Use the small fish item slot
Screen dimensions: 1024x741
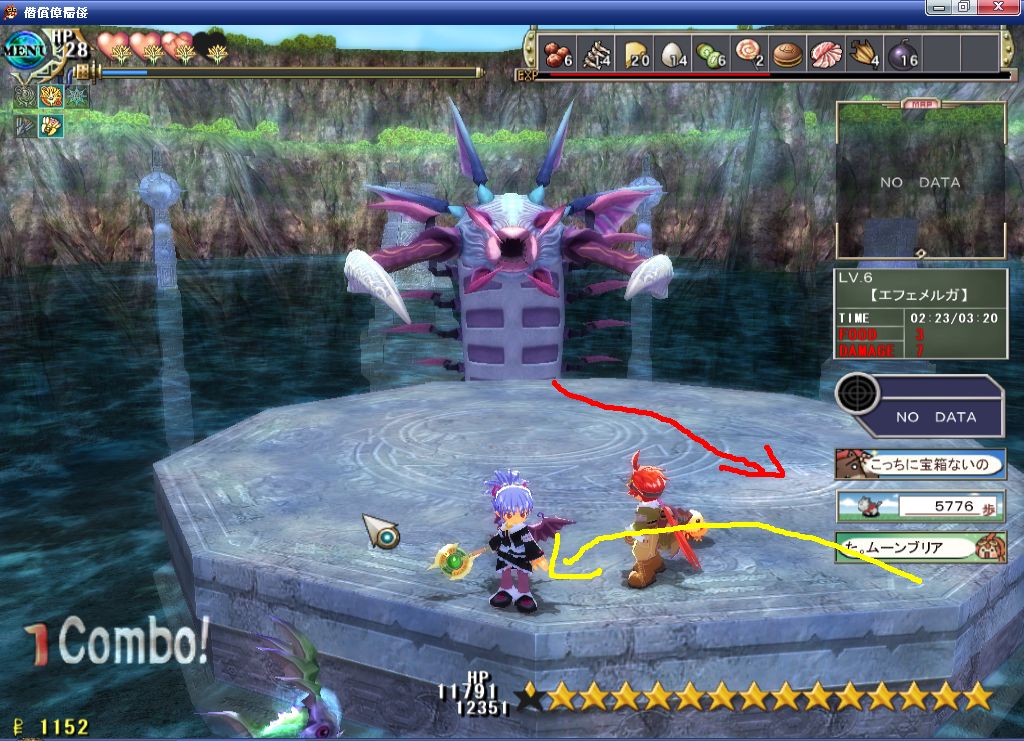pos(598,54)
